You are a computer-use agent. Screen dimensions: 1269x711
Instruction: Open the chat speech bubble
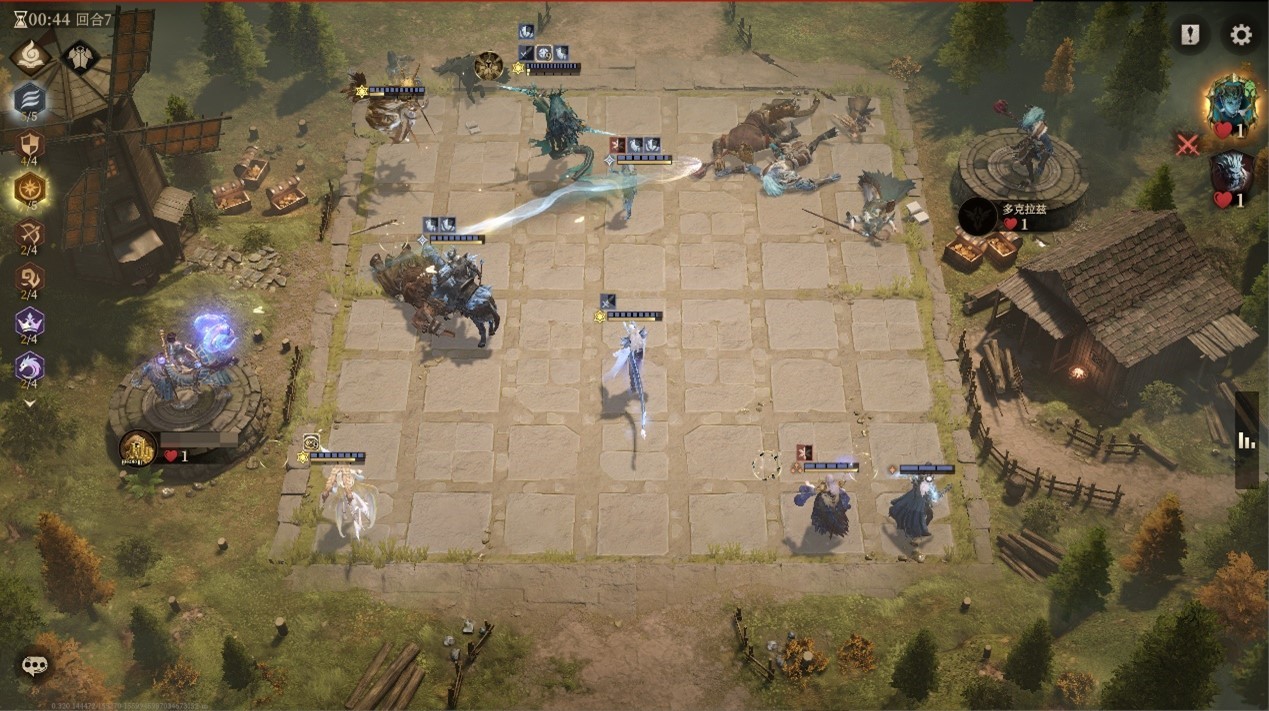click(35, 665)
